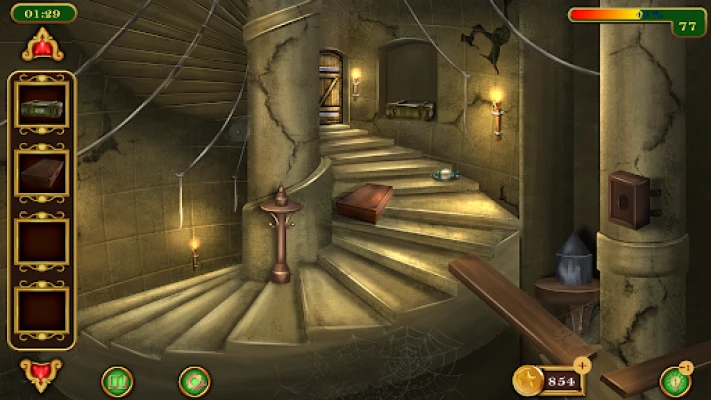Open the green book journal button
This screenshot has width=711, height=400.
pos(117,381)
